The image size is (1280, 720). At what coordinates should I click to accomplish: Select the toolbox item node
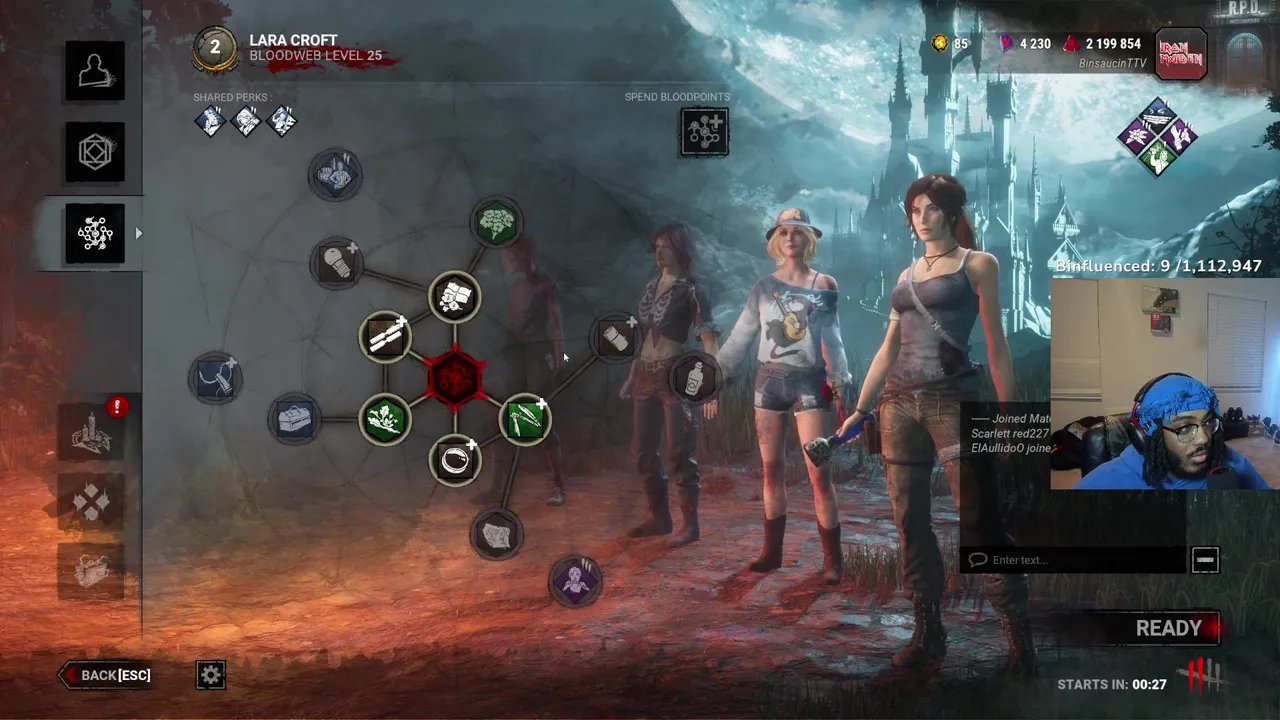pyautogui.click(x=294, y=419)
